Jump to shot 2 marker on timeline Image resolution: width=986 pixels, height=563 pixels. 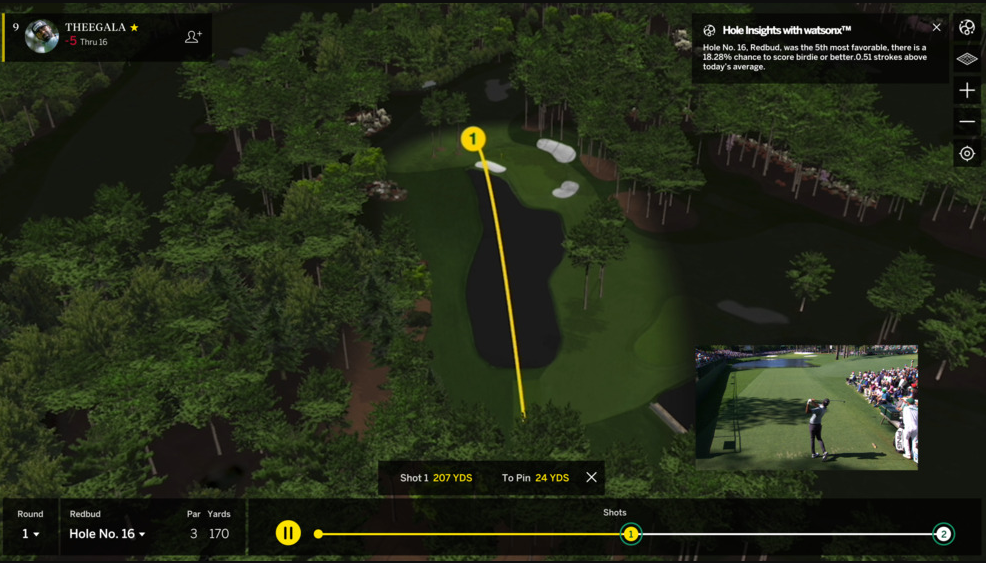click(943, 534)
